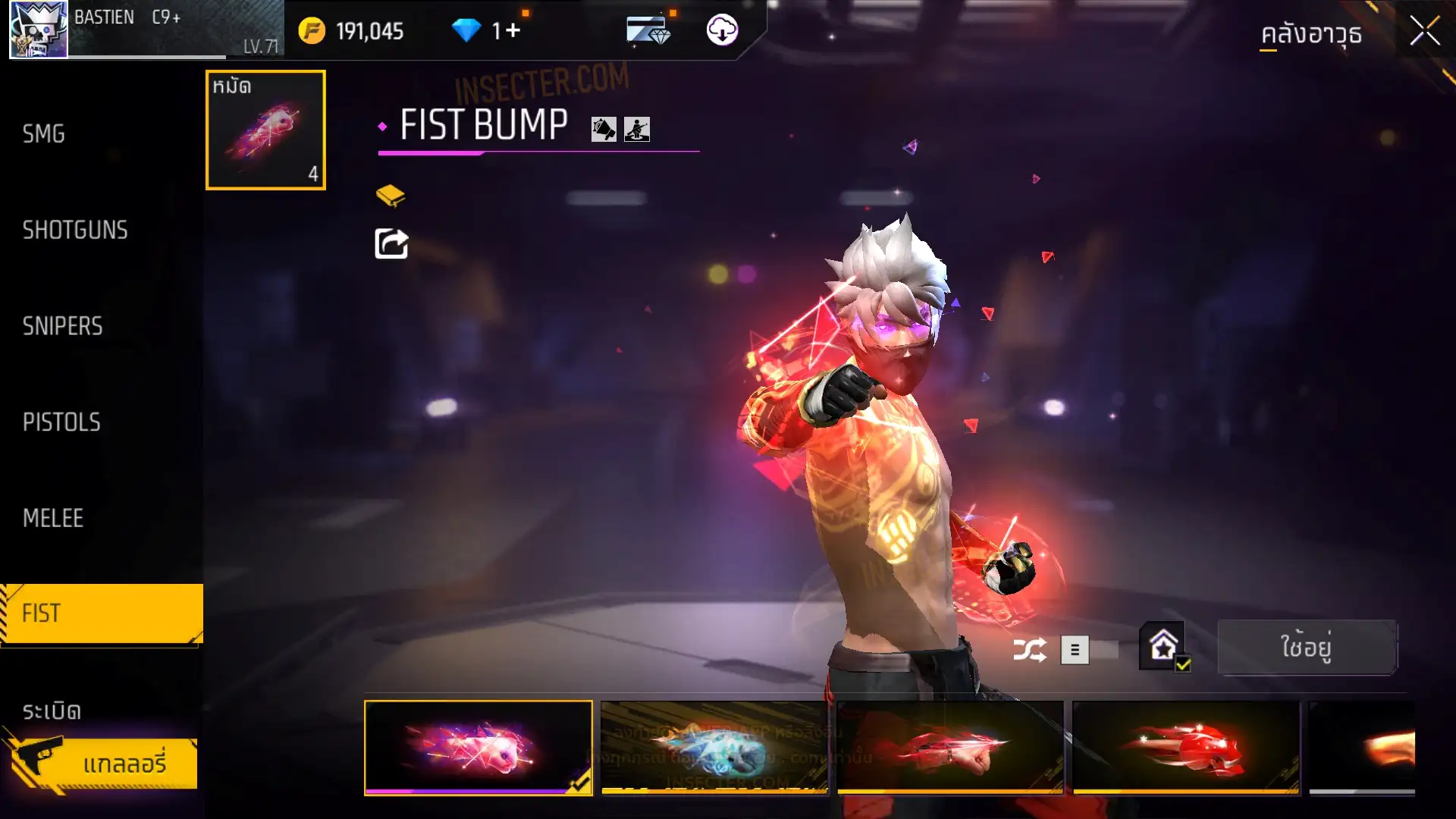
Task: Open the yellow แกลลอรี่ gallery button
Action: click(x=106, y=764)
